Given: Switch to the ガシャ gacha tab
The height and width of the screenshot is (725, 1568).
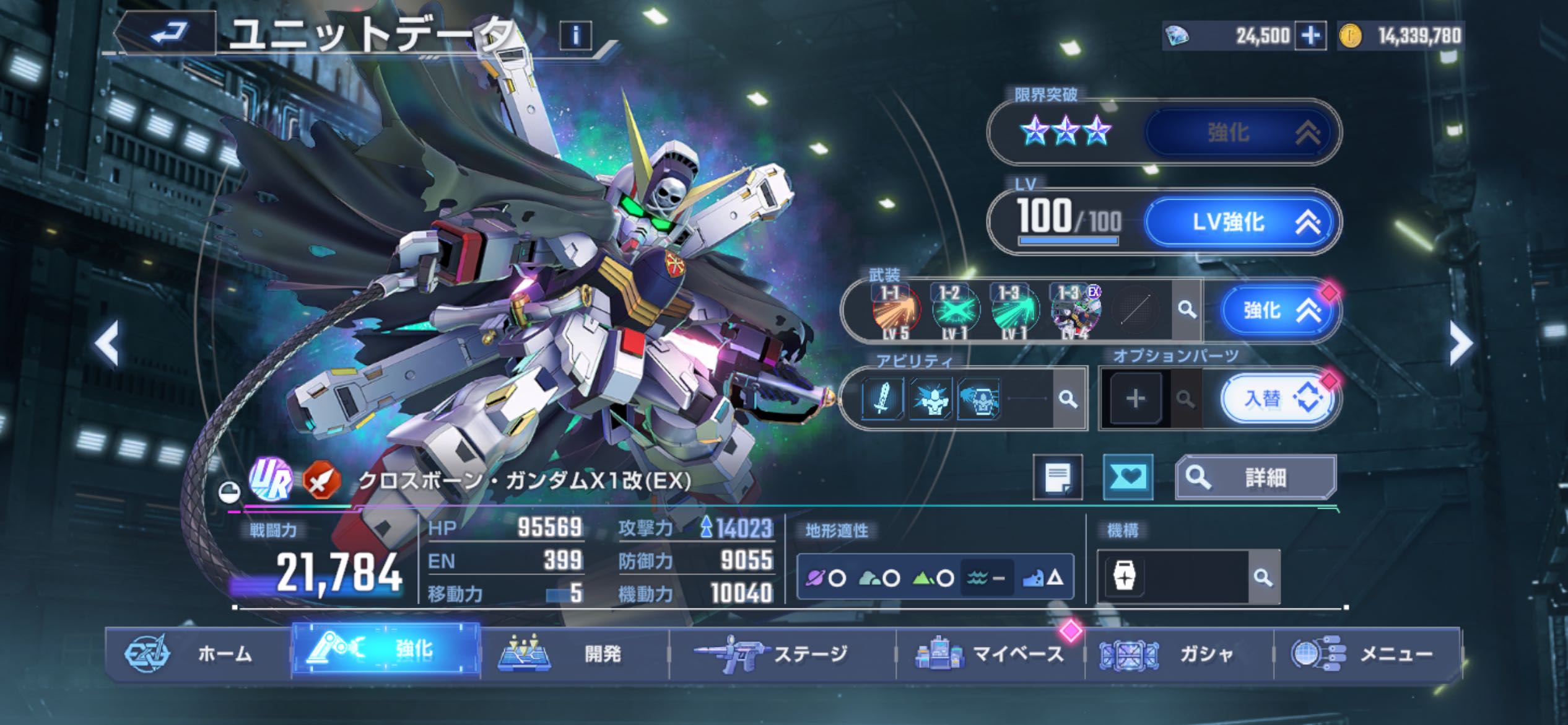Looking at the screenshot, I should [x=1178, y=654].
